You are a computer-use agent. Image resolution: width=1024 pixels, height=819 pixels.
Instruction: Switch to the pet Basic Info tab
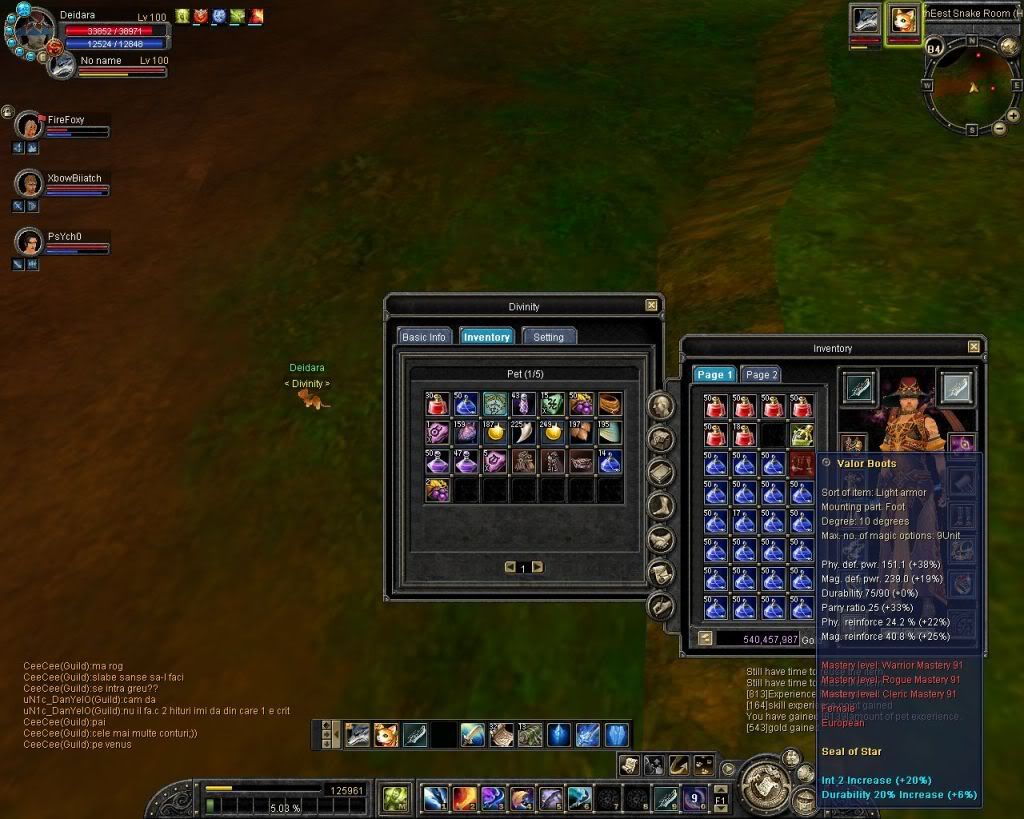point(423,337)
